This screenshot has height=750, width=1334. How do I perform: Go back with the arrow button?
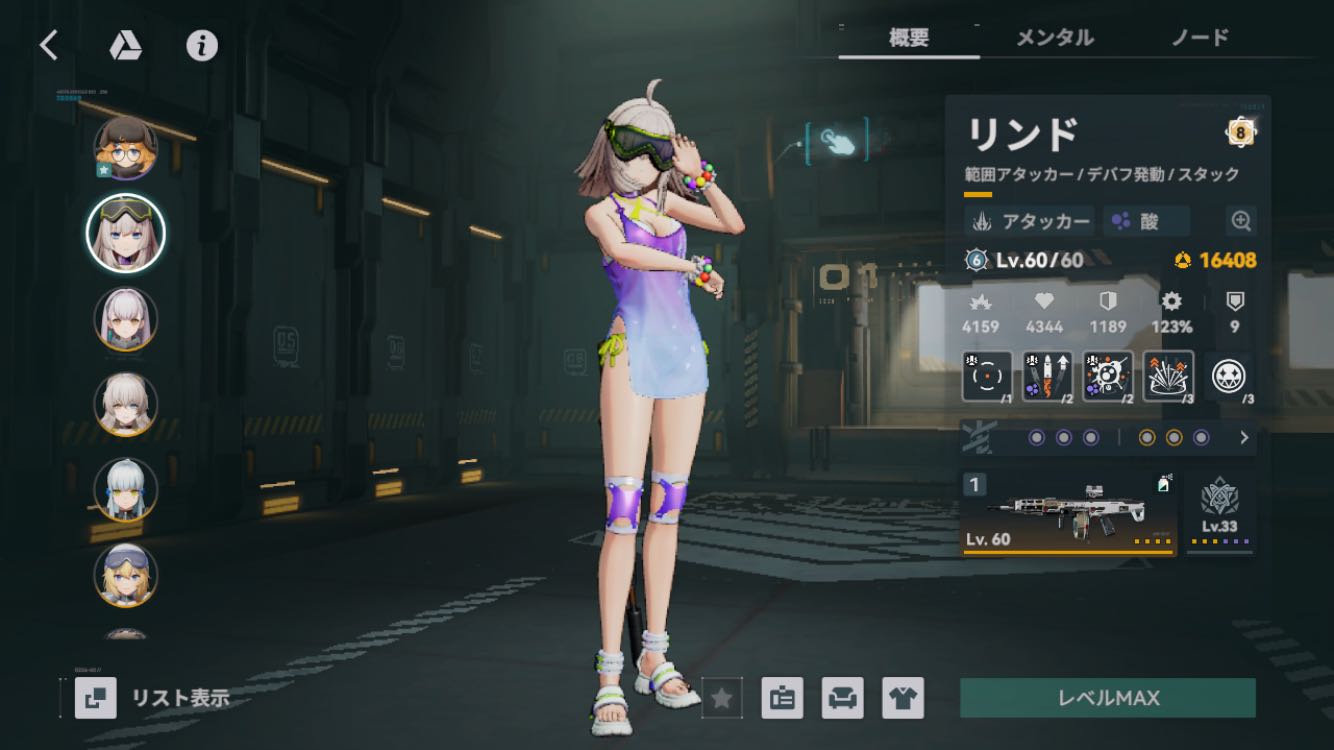click(x=48, y=45)
